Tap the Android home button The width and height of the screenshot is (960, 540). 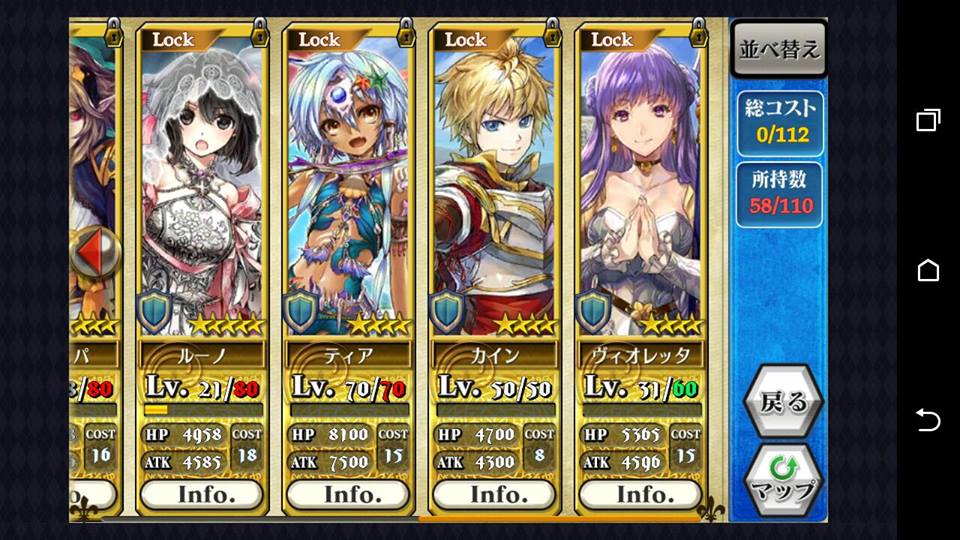[x=928, y=270]
